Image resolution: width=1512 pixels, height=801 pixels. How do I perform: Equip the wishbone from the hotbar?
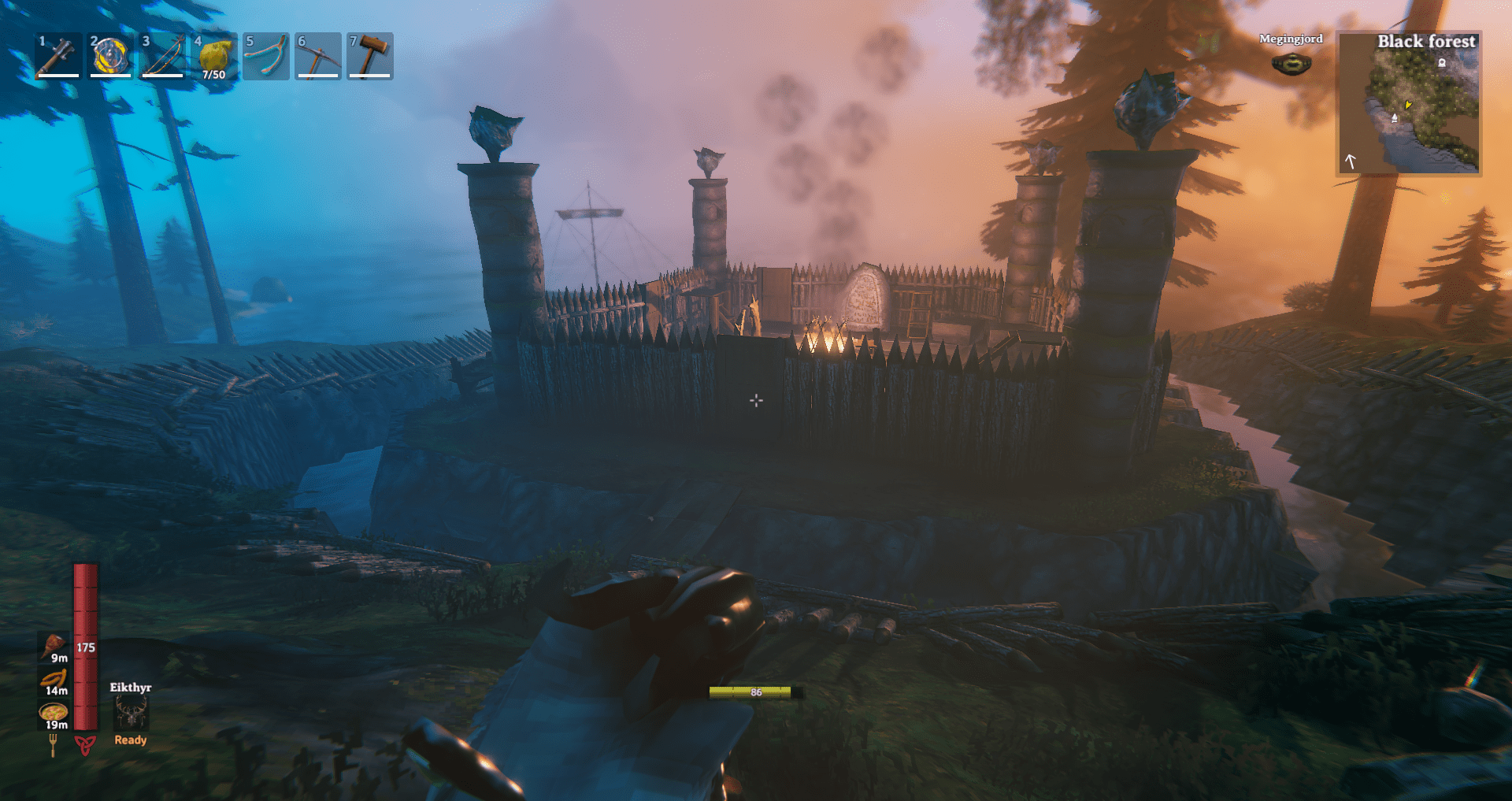click(266, 55)
